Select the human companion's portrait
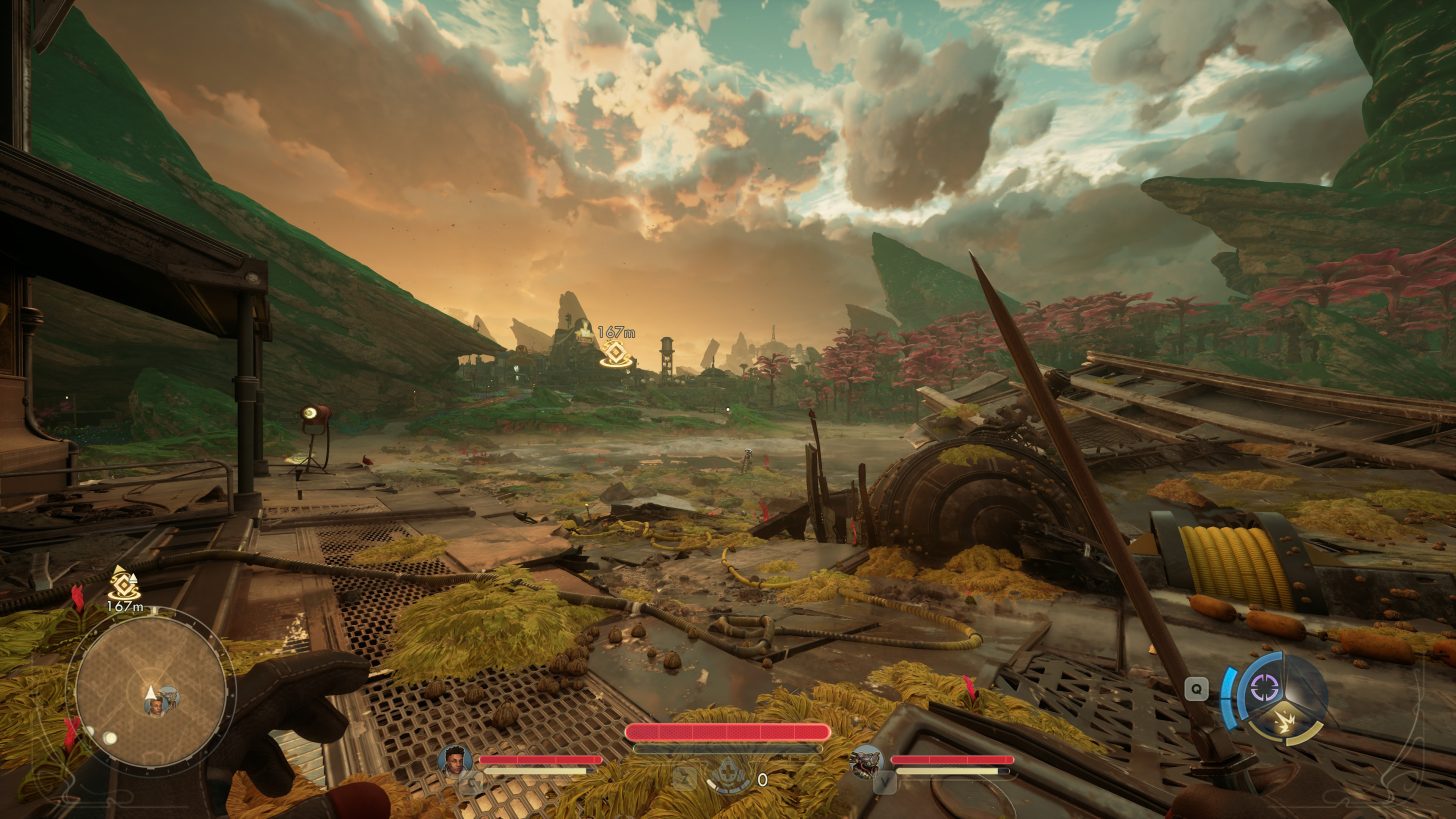 [x=455, y=760]
